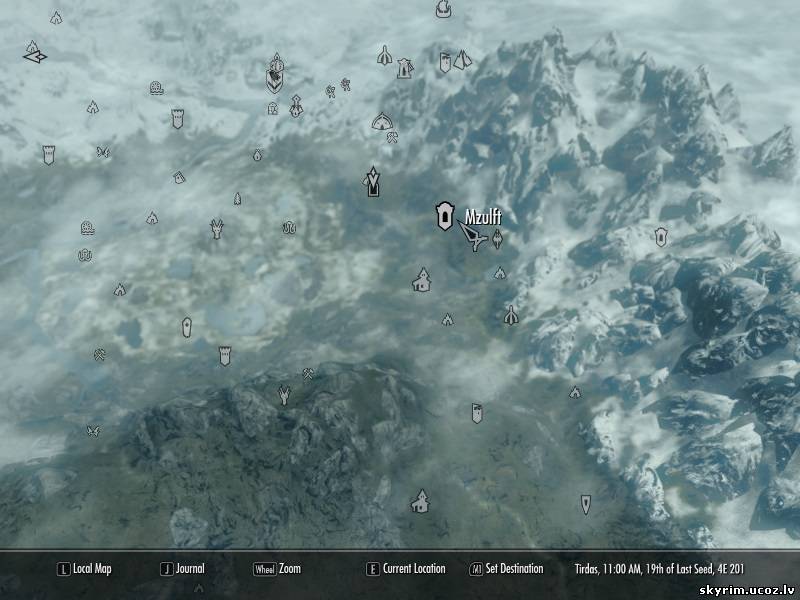The width and height of the screenshot is (800, 600).
Task: Click the dome-shaped map marker
Action: coord(381,122)
